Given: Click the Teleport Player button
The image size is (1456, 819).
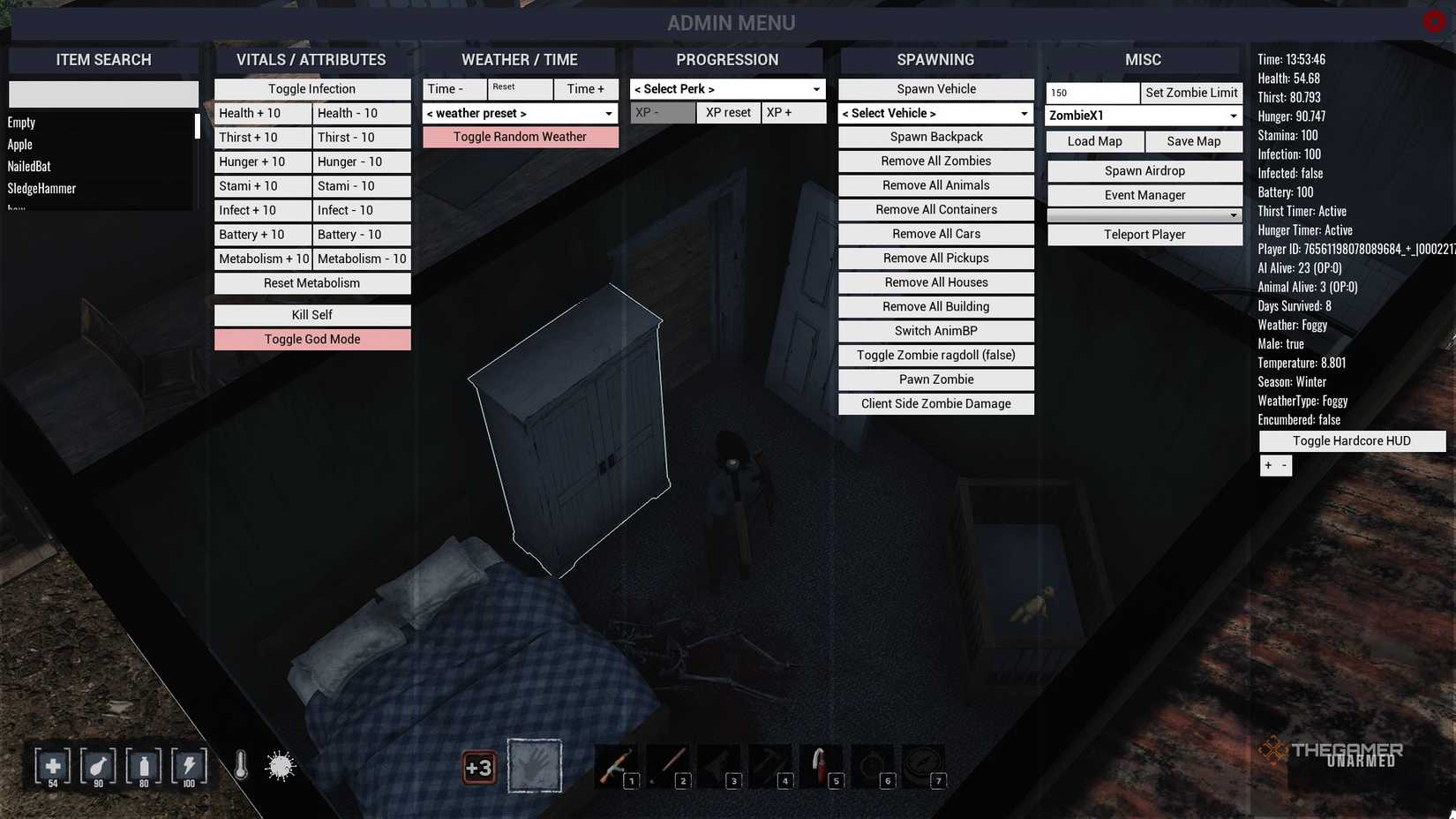Looking at the screenshot, I should point(1144,235).
